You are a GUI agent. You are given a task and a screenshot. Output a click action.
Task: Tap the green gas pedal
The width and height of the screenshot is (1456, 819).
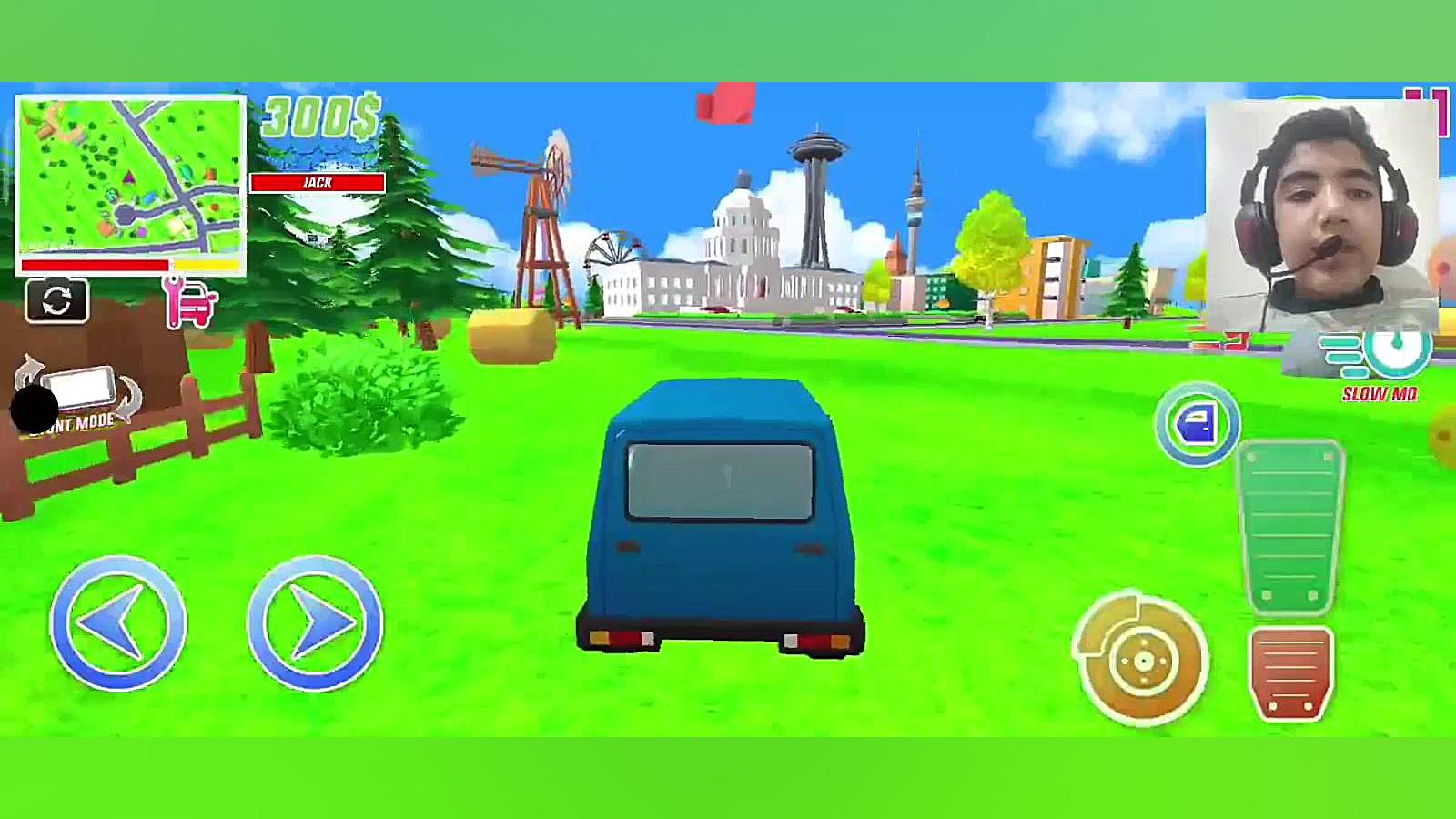pos(1291,527)
